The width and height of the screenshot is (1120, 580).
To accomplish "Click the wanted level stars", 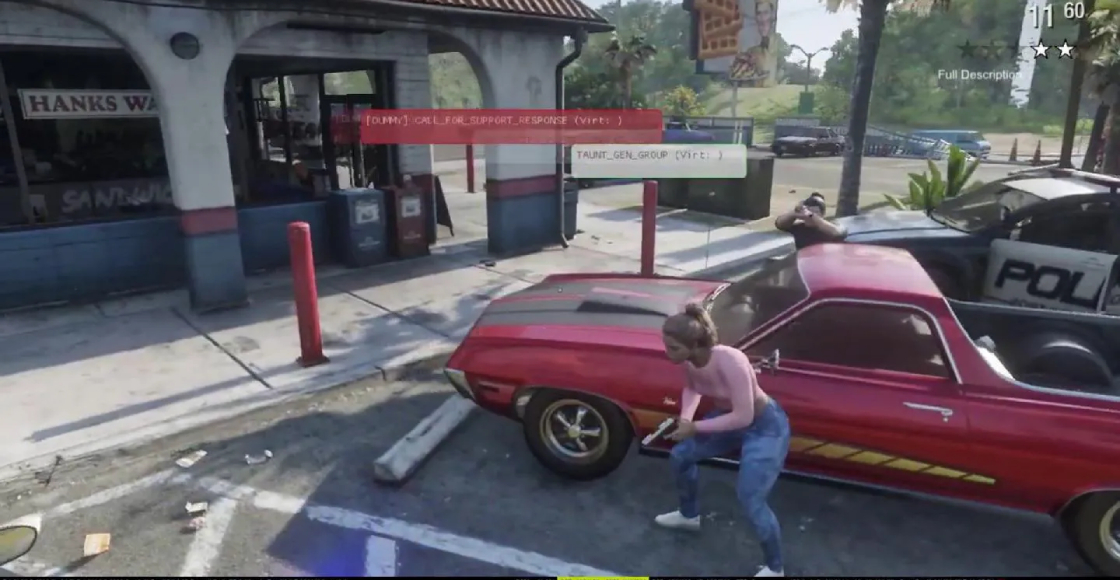I will (x=1015, y=49).
